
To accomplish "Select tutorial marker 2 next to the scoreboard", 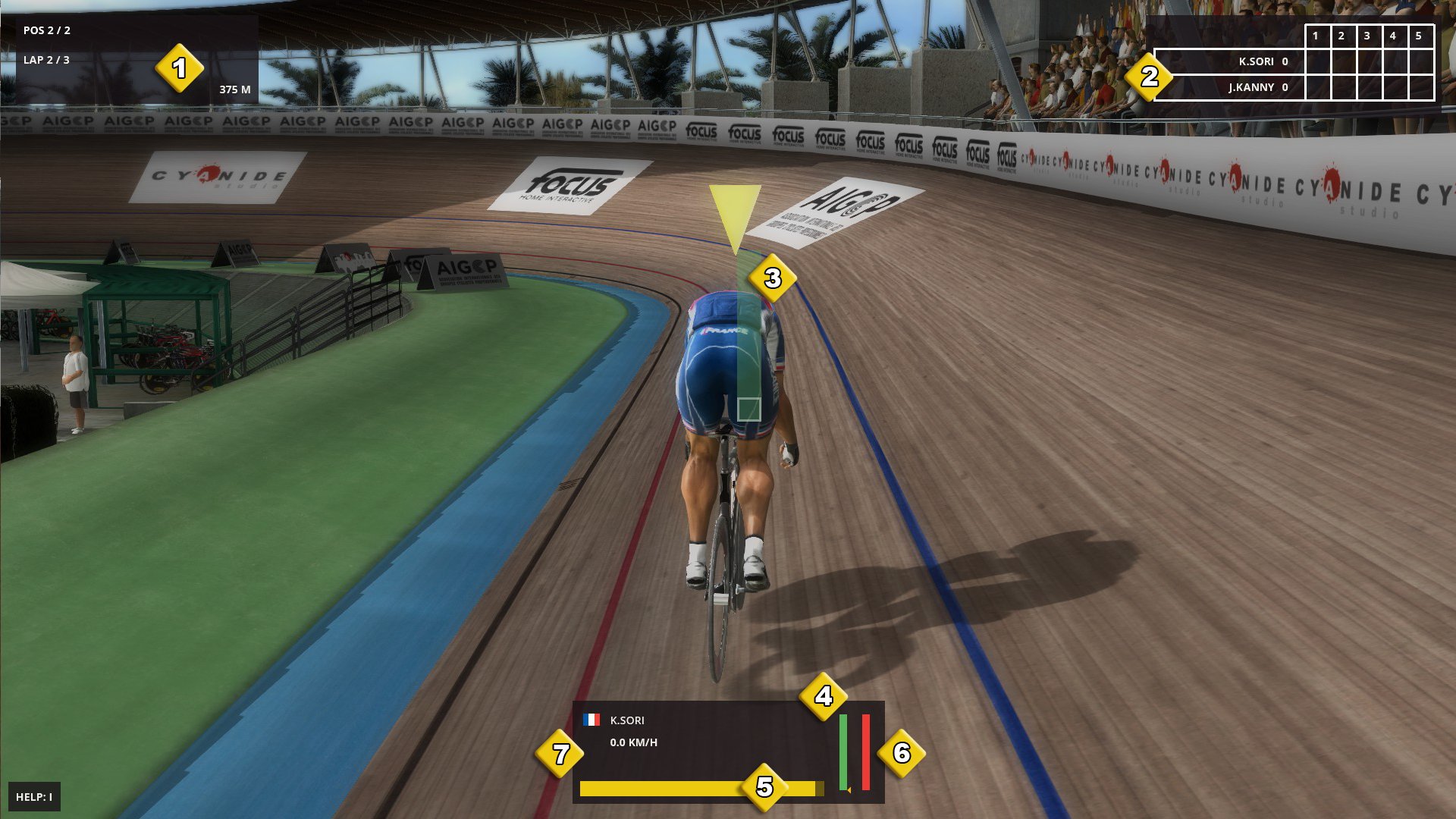I will point(1150,76).
